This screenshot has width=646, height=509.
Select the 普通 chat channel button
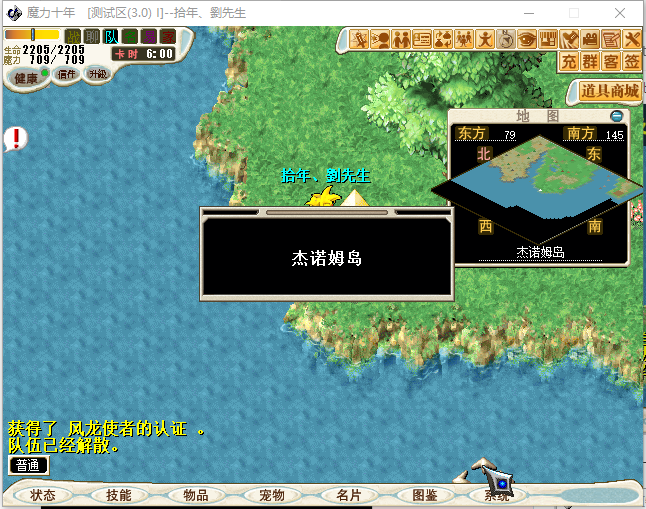click(x=28, y=465)
